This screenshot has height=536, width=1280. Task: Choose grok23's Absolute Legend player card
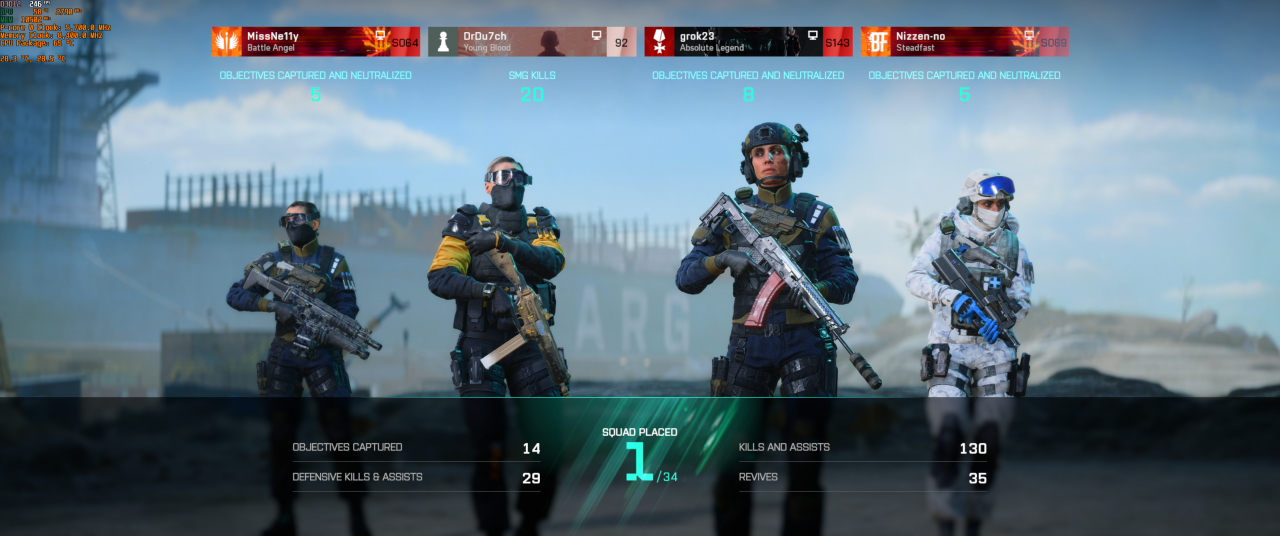[748, 41]
